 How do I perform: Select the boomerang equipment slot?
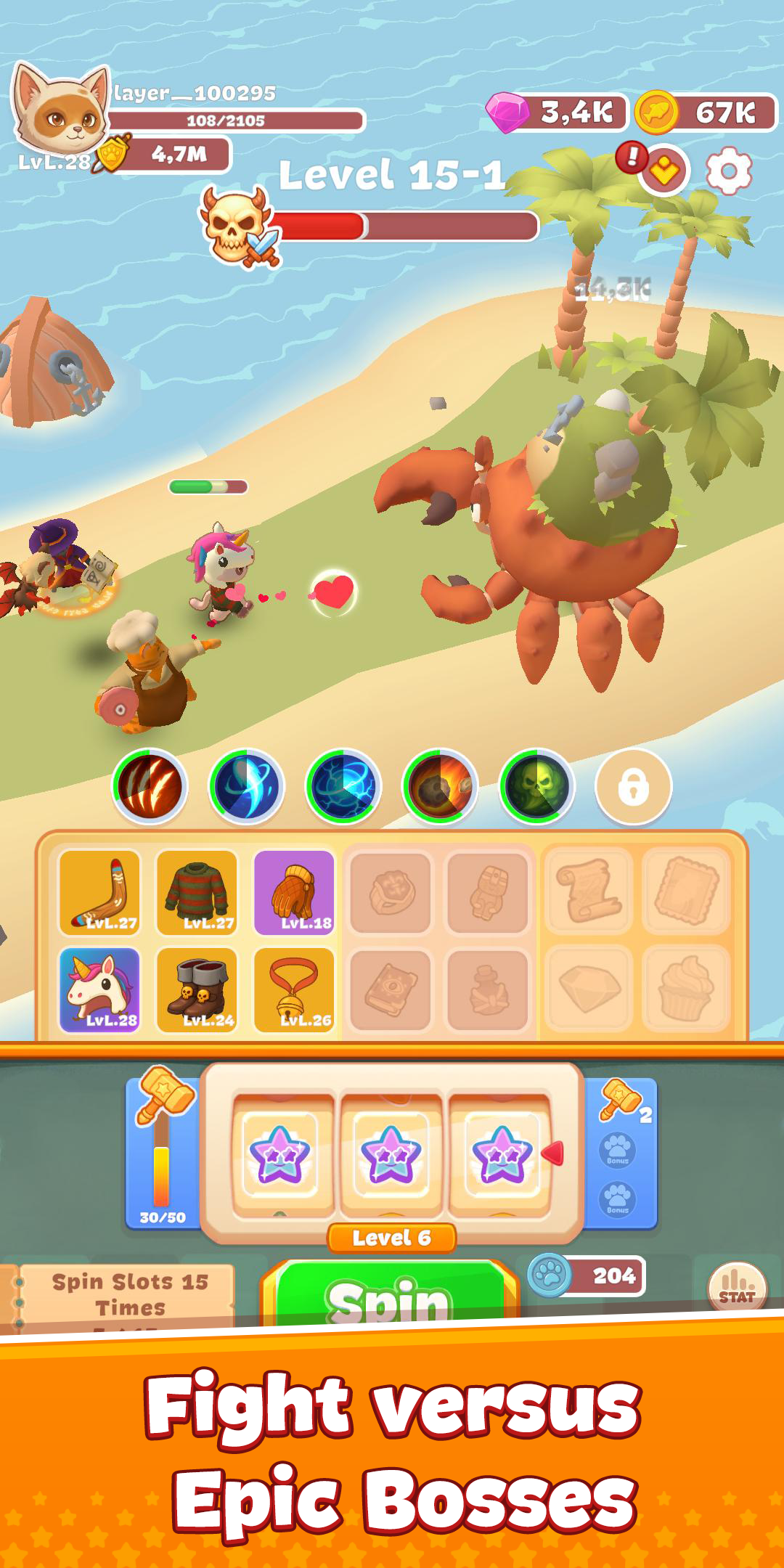point(99,892)
